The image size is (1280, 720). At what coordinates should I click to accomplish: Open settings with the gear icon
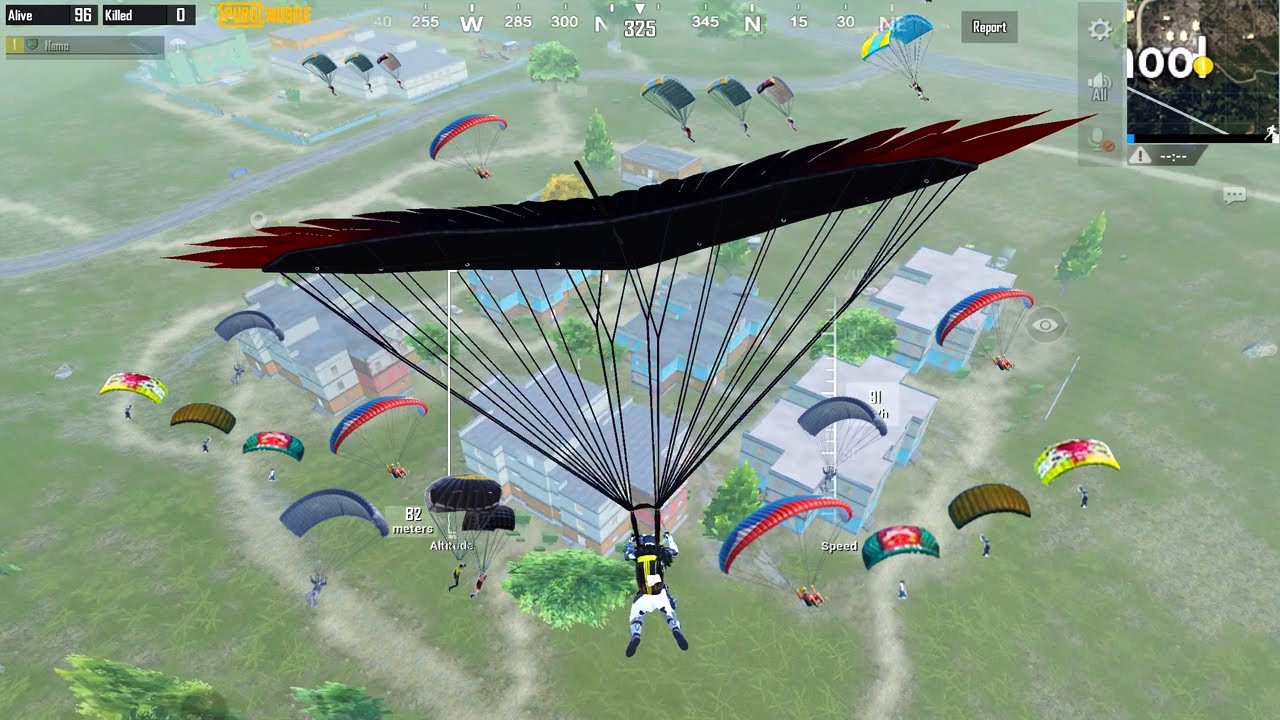1100,30
